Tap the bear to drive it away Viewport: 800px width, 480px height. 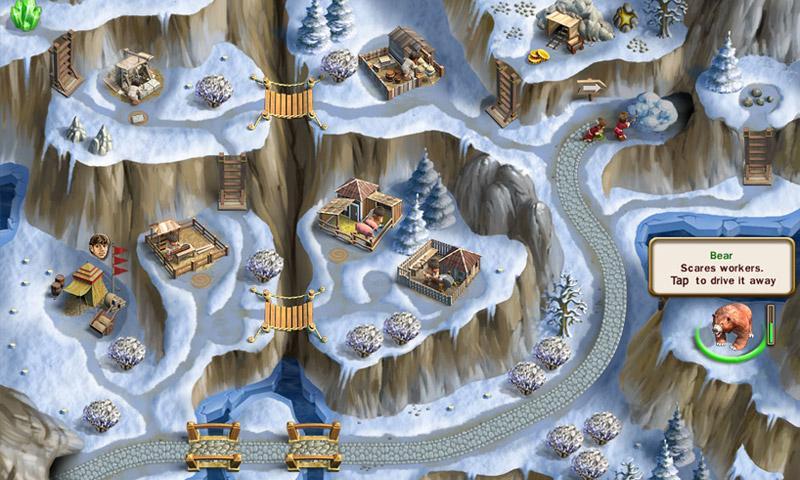[731, 328]
